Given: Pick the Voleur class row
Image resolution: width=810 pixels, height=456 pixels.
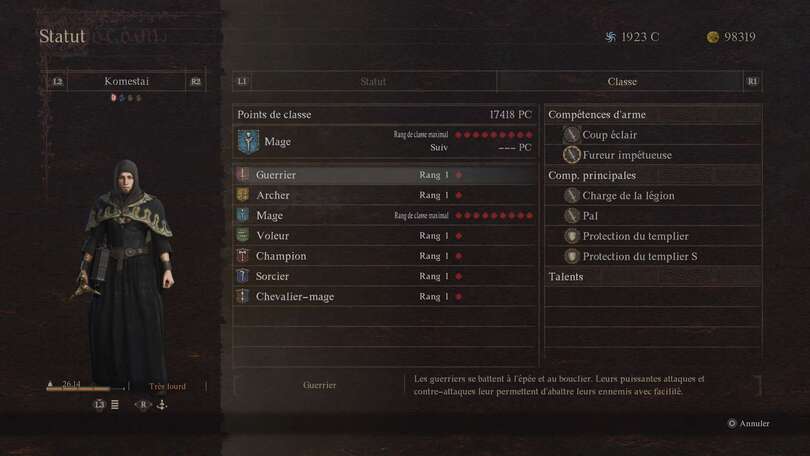Looking at the screenshot, I should pyautogui.click(x=385, y=236).
